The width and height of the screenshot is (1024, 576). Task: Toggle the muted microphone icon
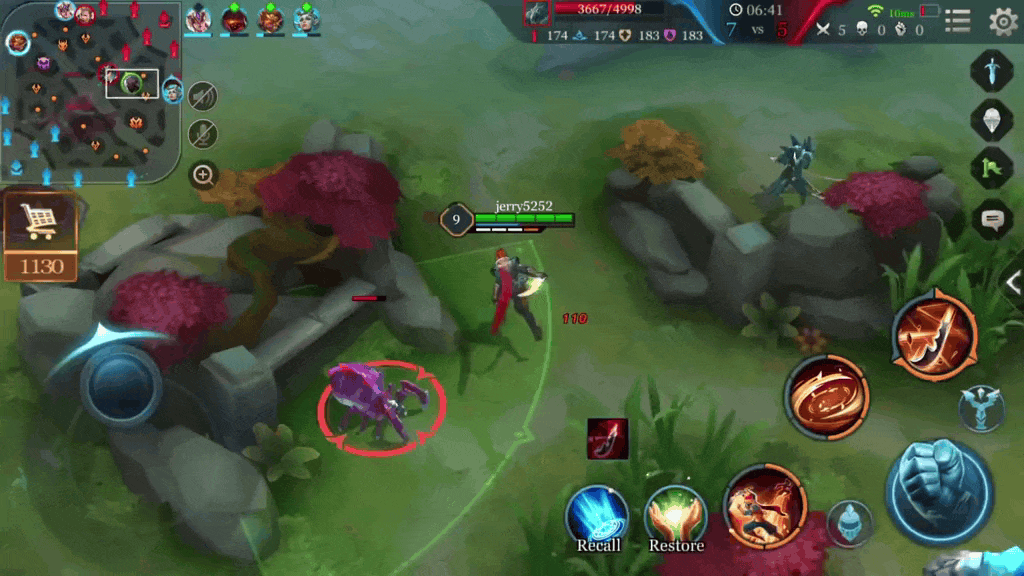click(203, 134)
